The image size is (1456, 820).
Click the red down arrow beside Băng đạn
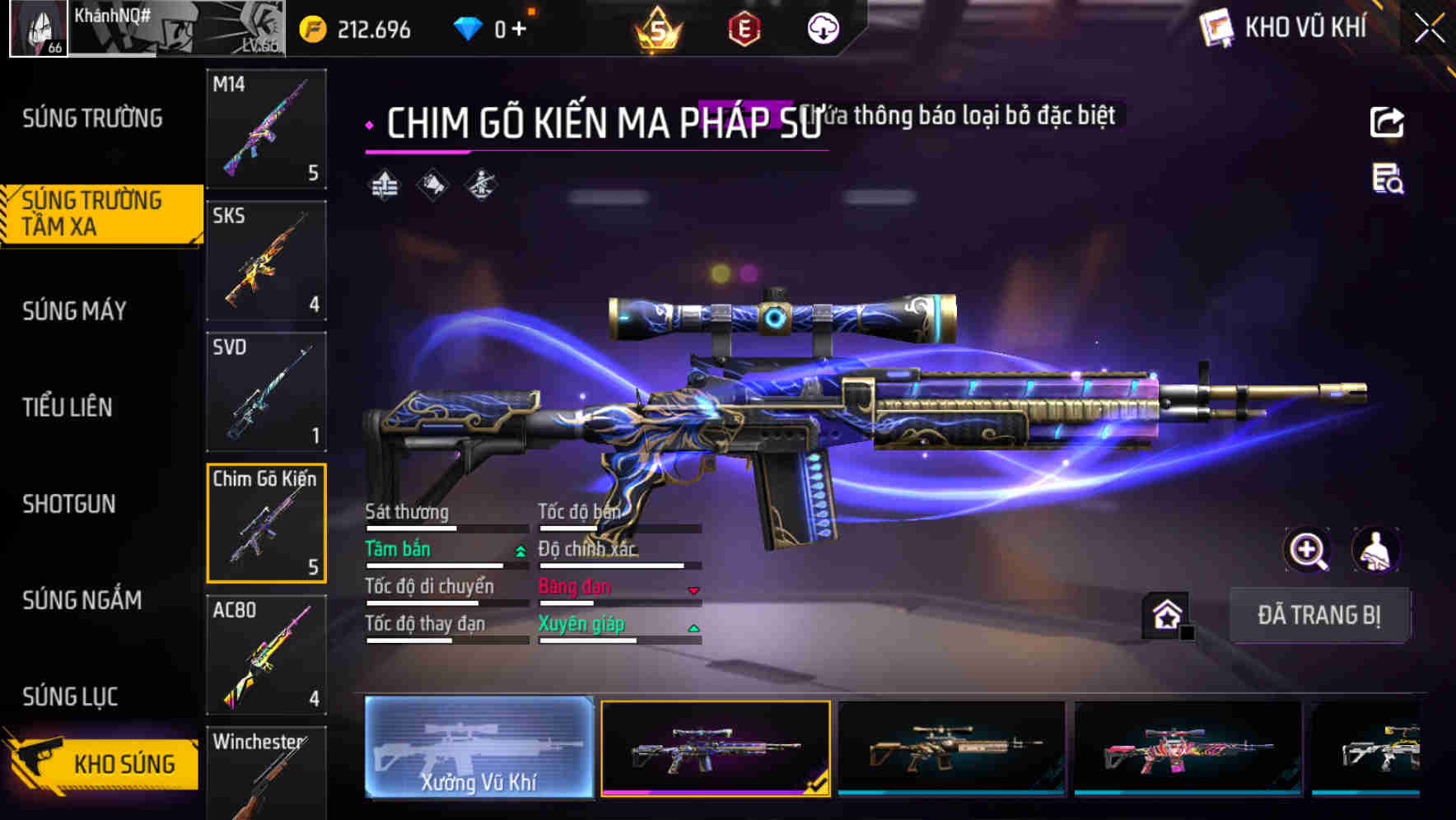pyautogui.click(x=694, y=589)
